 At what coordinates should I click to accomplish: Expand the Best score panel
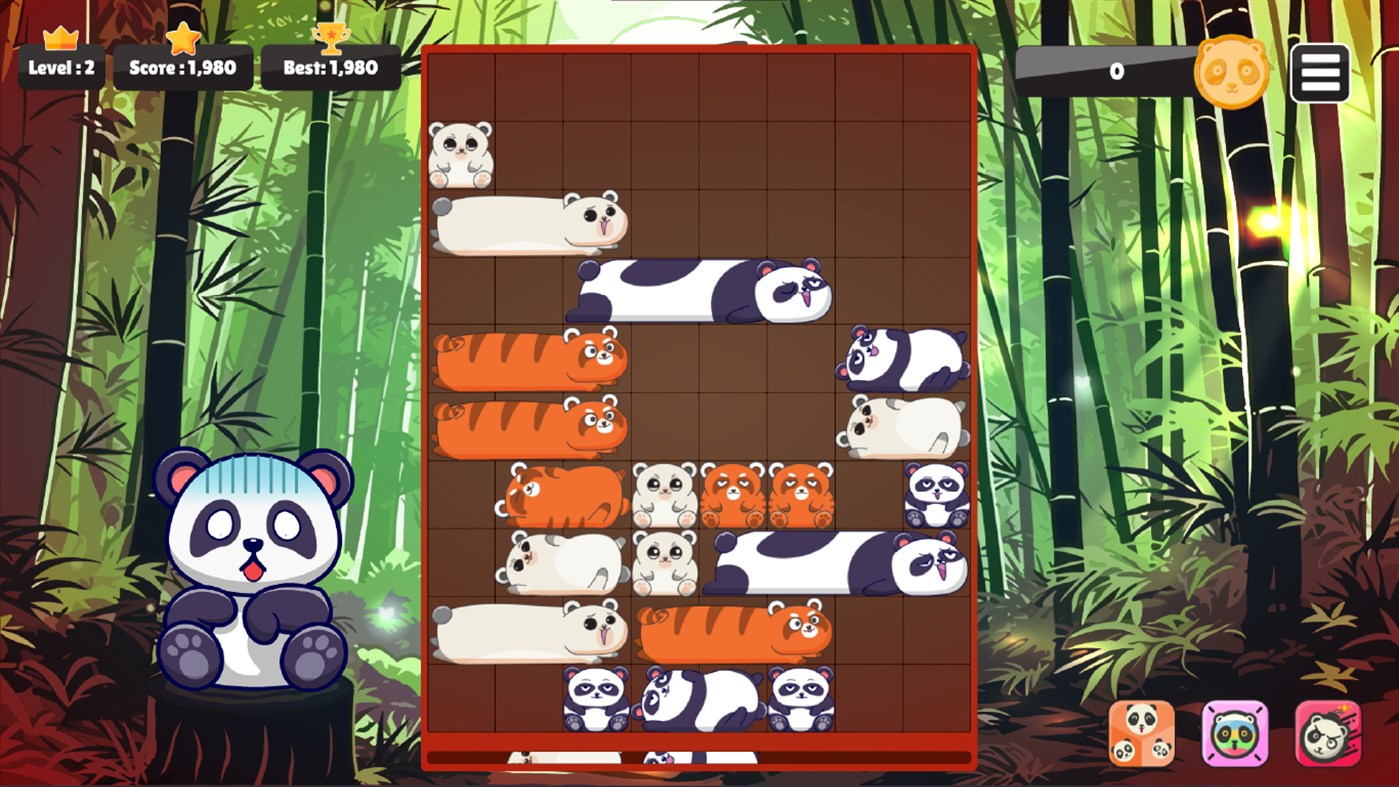point(331,68)
